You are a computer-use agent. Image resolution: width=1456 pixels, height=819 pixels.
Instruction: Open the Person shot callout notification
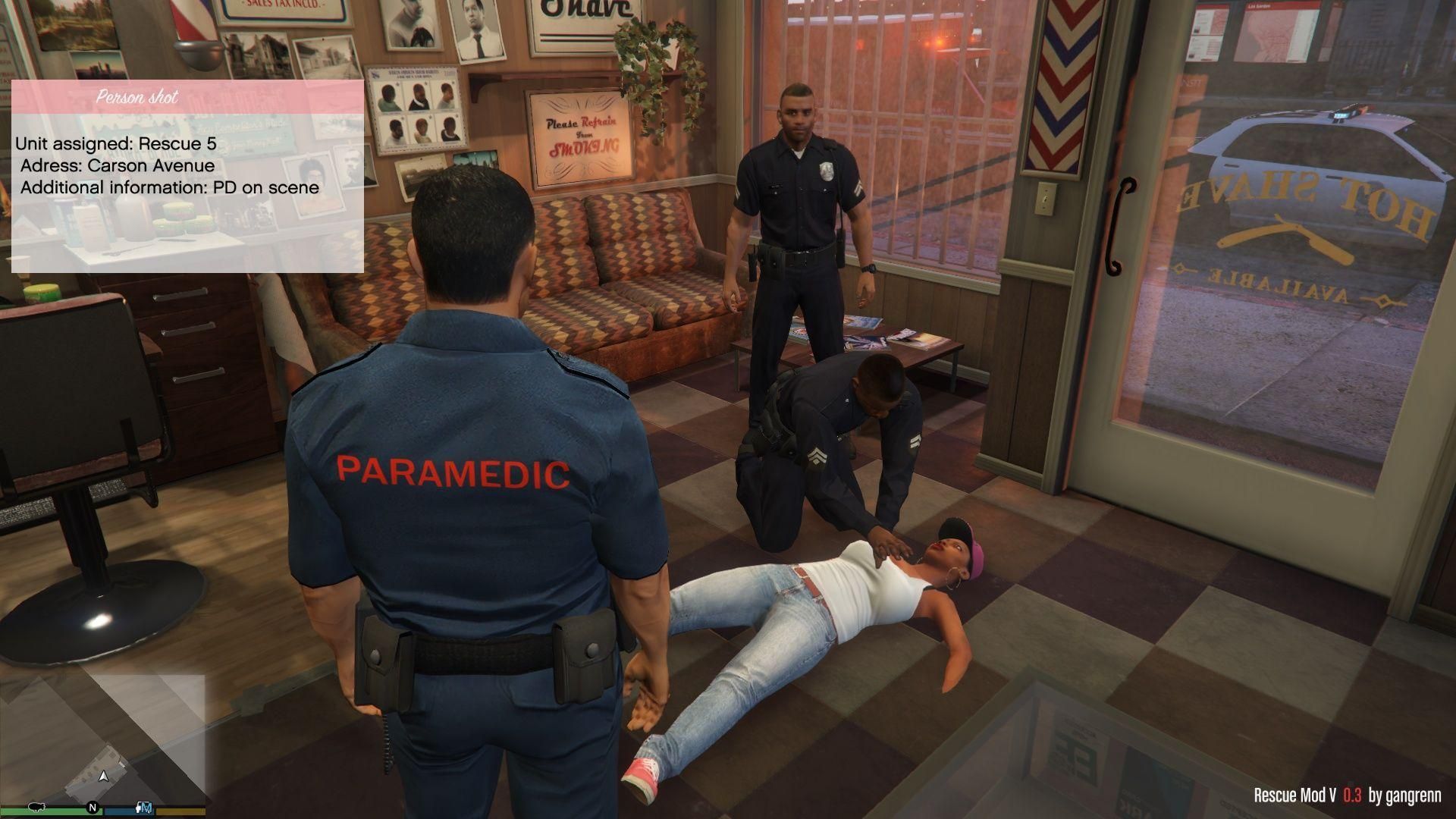(187, 177)
